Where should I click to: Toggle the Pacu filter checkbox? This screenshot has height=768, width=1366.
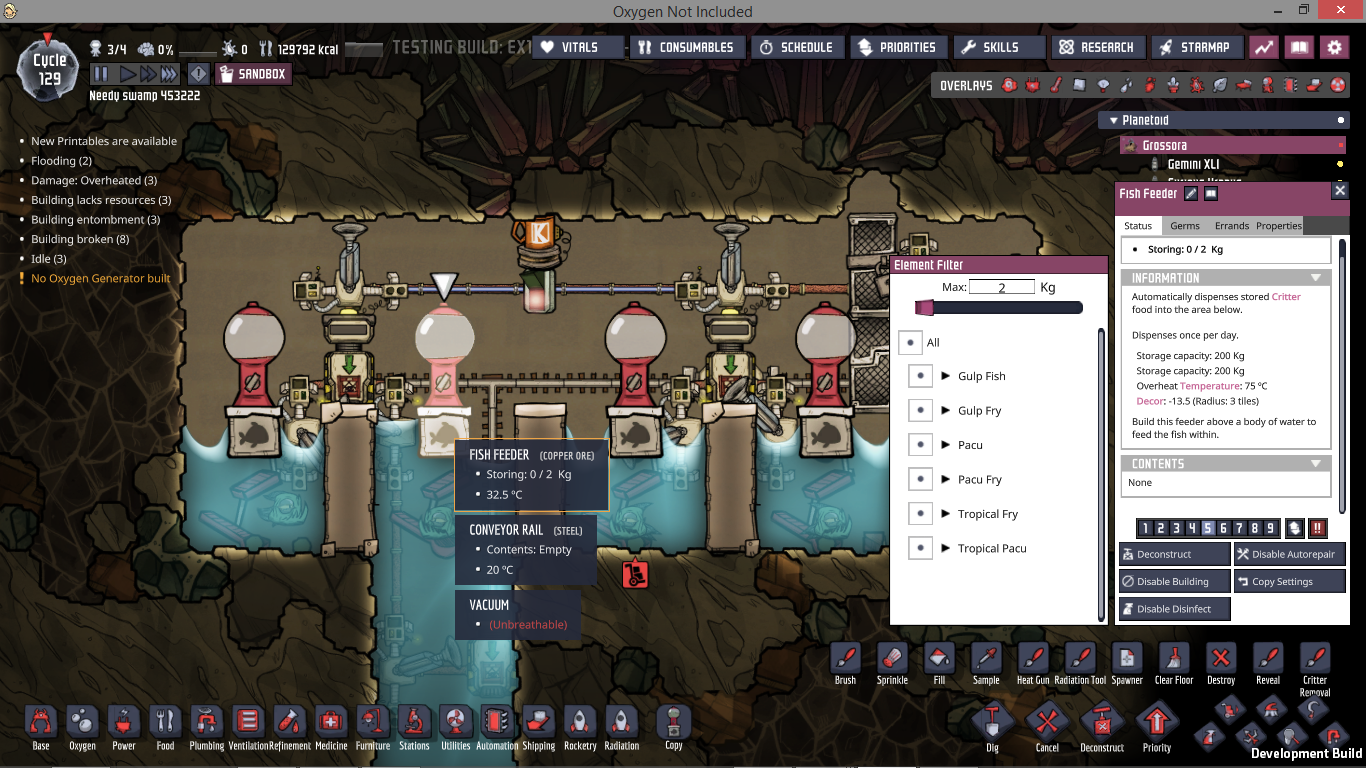[x=920, y=445]
